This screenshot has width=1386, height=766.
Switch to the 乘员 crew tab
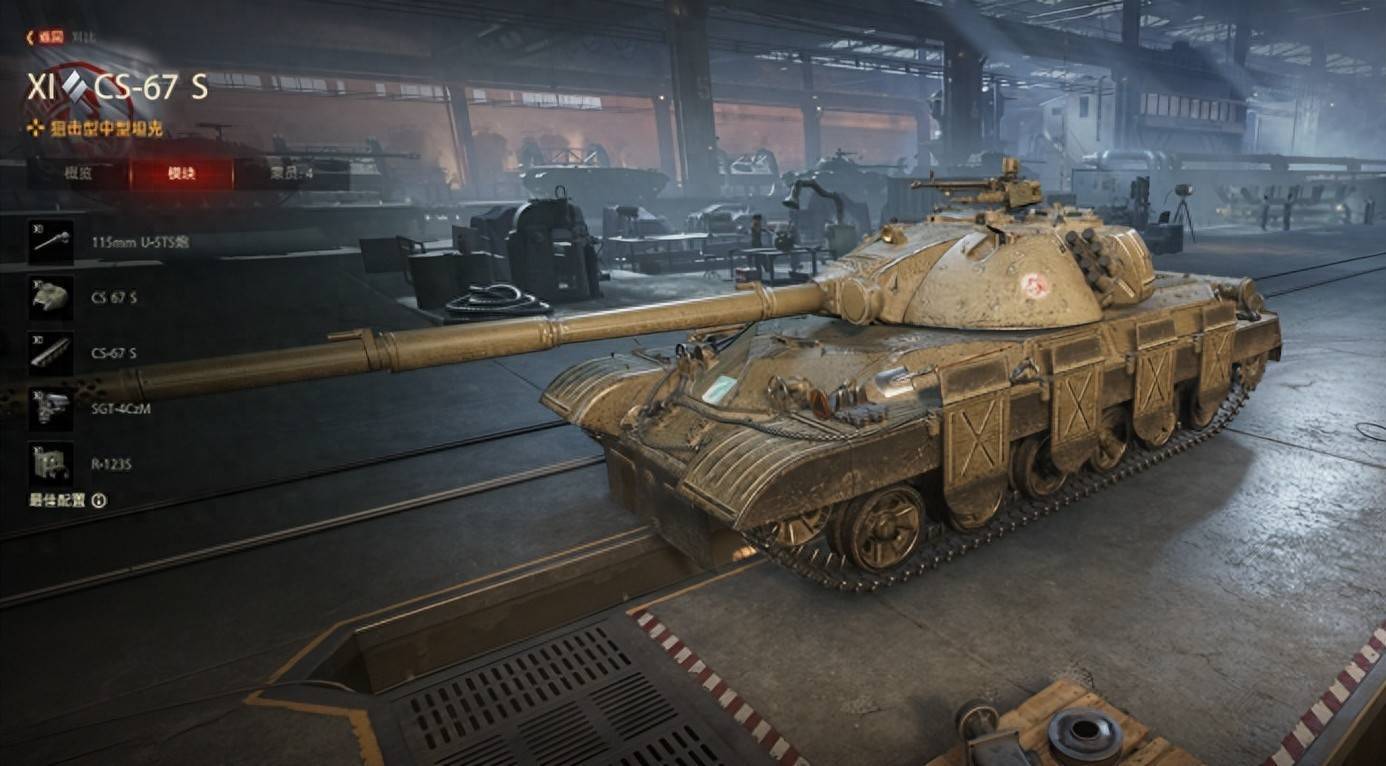coord(291,173)
